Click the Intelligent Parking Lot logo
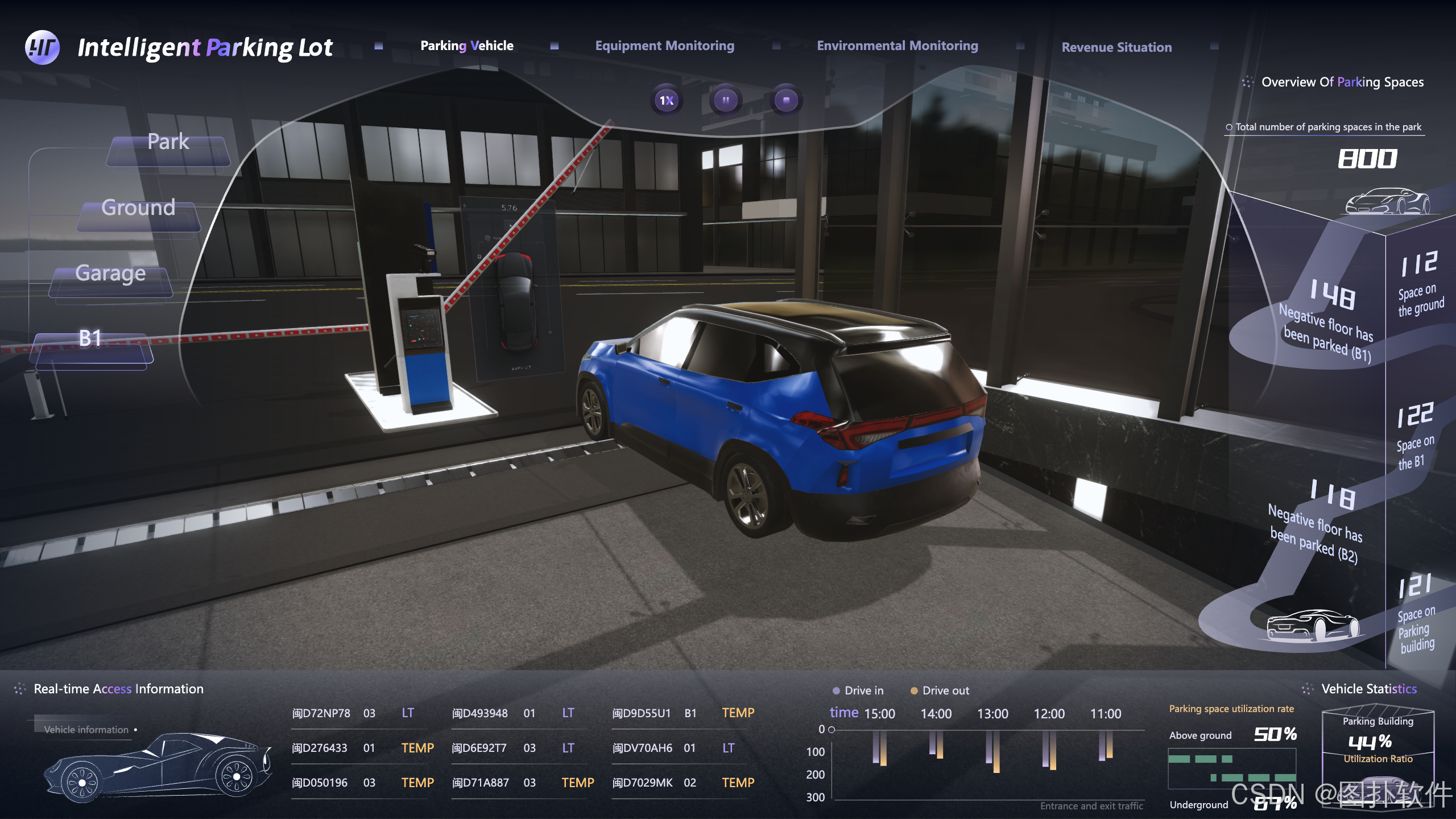 (42, 47)
